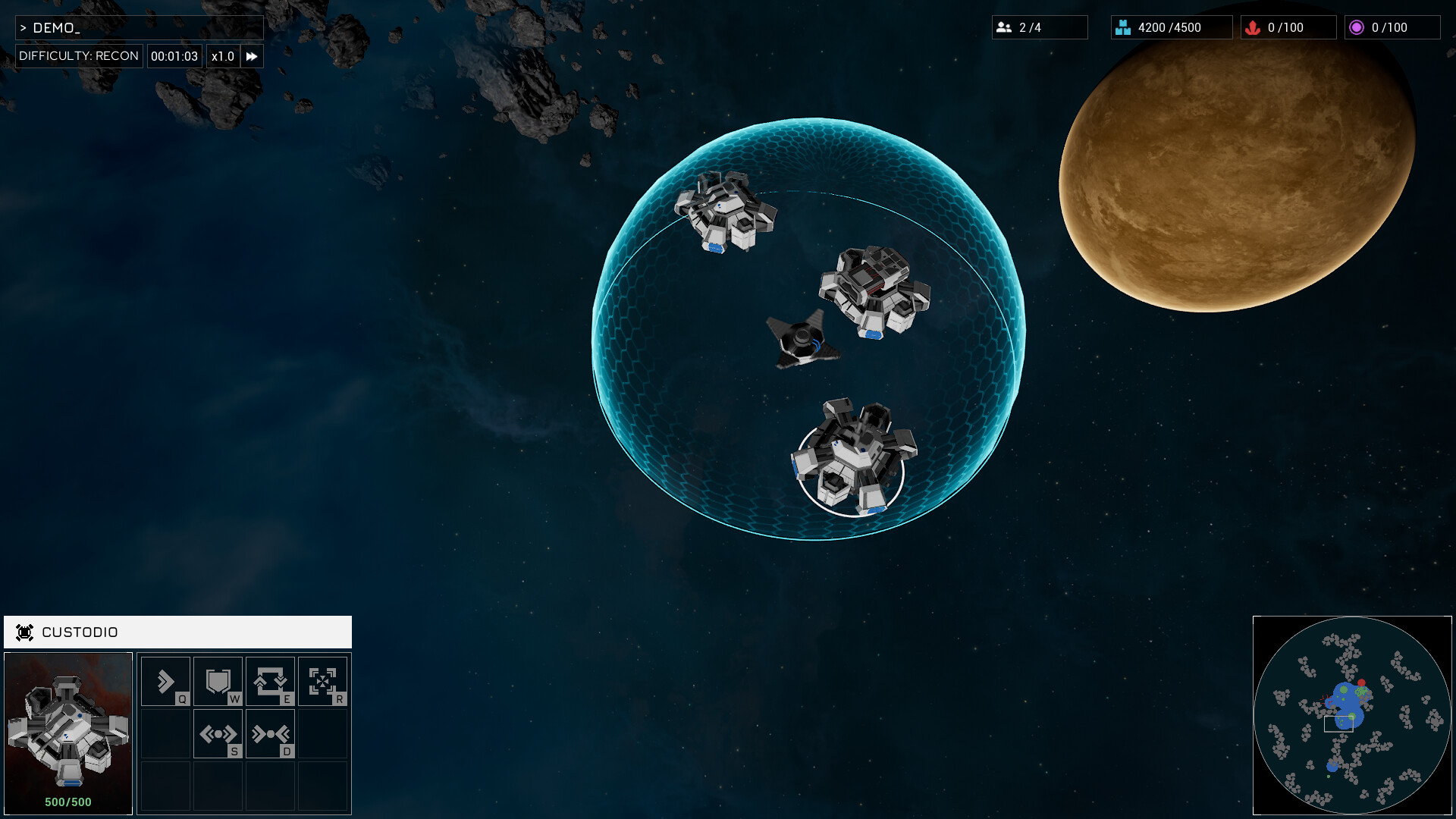Toggle fast-forward game speed

(252, 55)
